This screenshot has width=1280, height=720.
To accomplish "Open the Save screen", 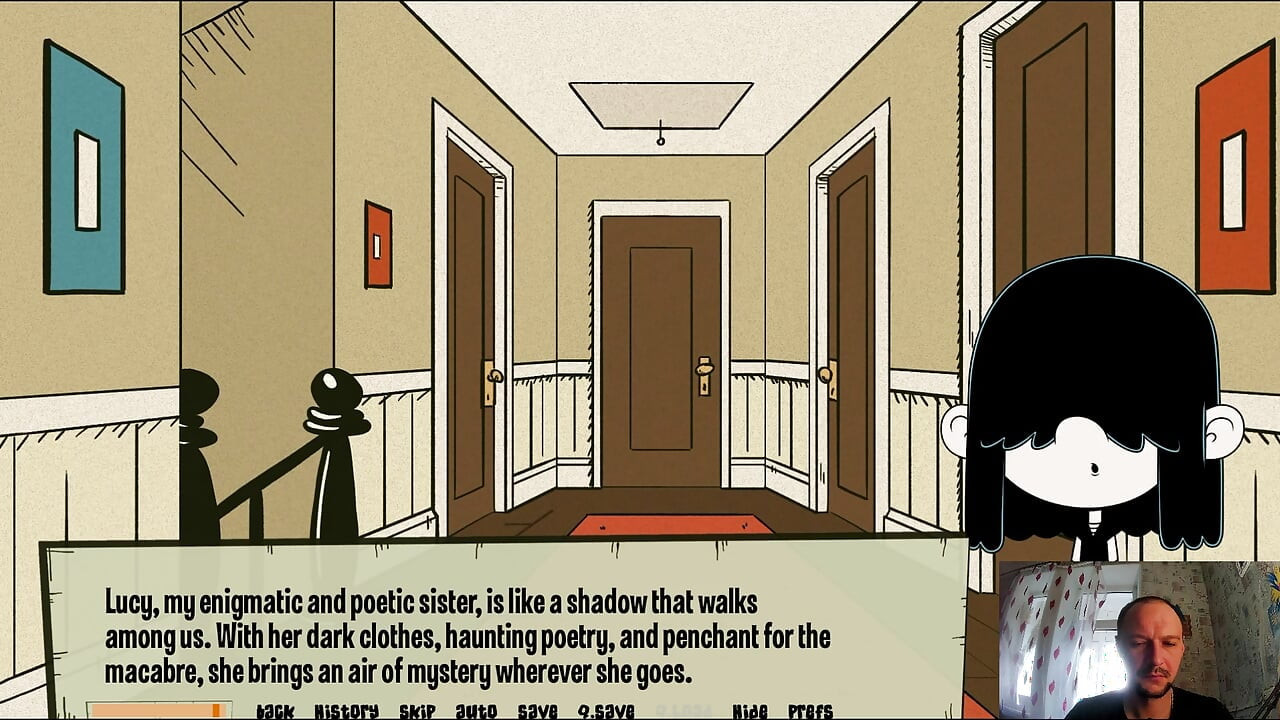I will coord(537,709).
